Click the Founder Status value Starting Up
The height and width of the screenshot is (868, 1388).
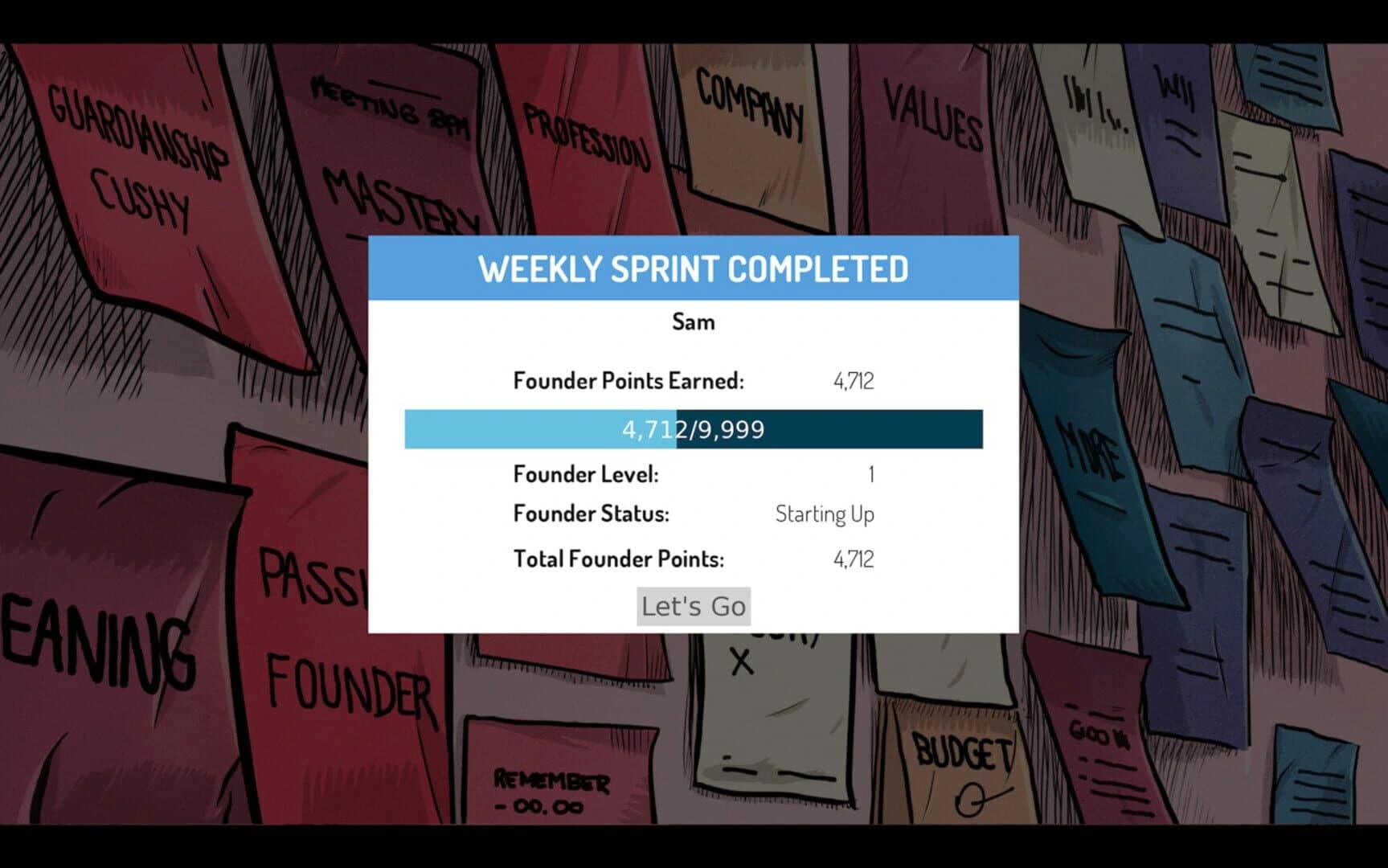[825, 514]
